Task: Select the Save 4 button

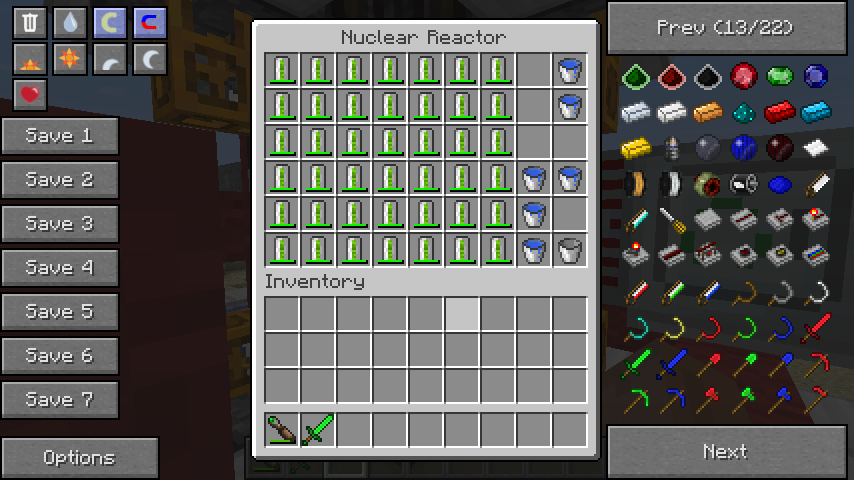Action: (x=59, y=268)
